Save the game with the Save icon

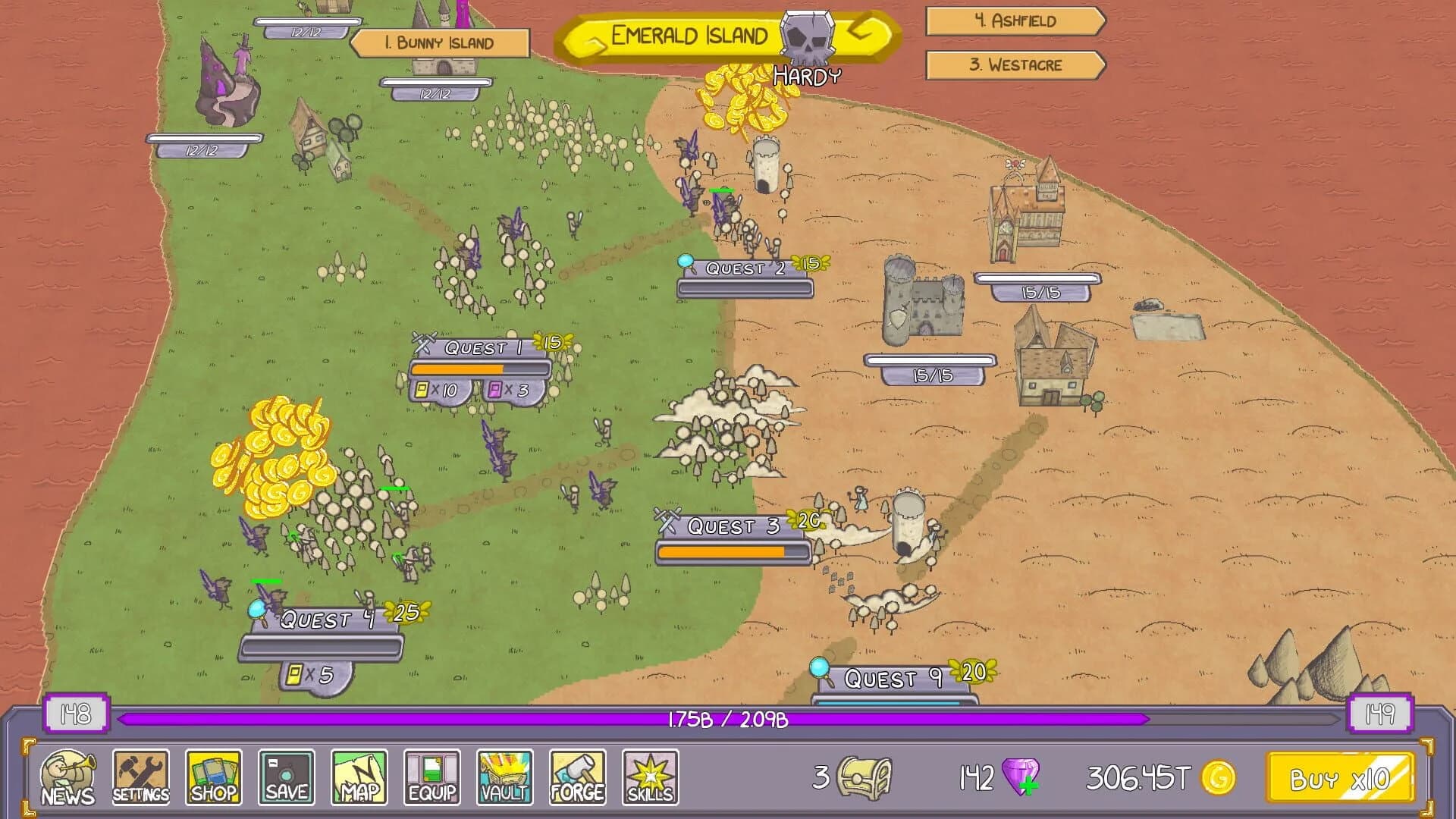285,777
